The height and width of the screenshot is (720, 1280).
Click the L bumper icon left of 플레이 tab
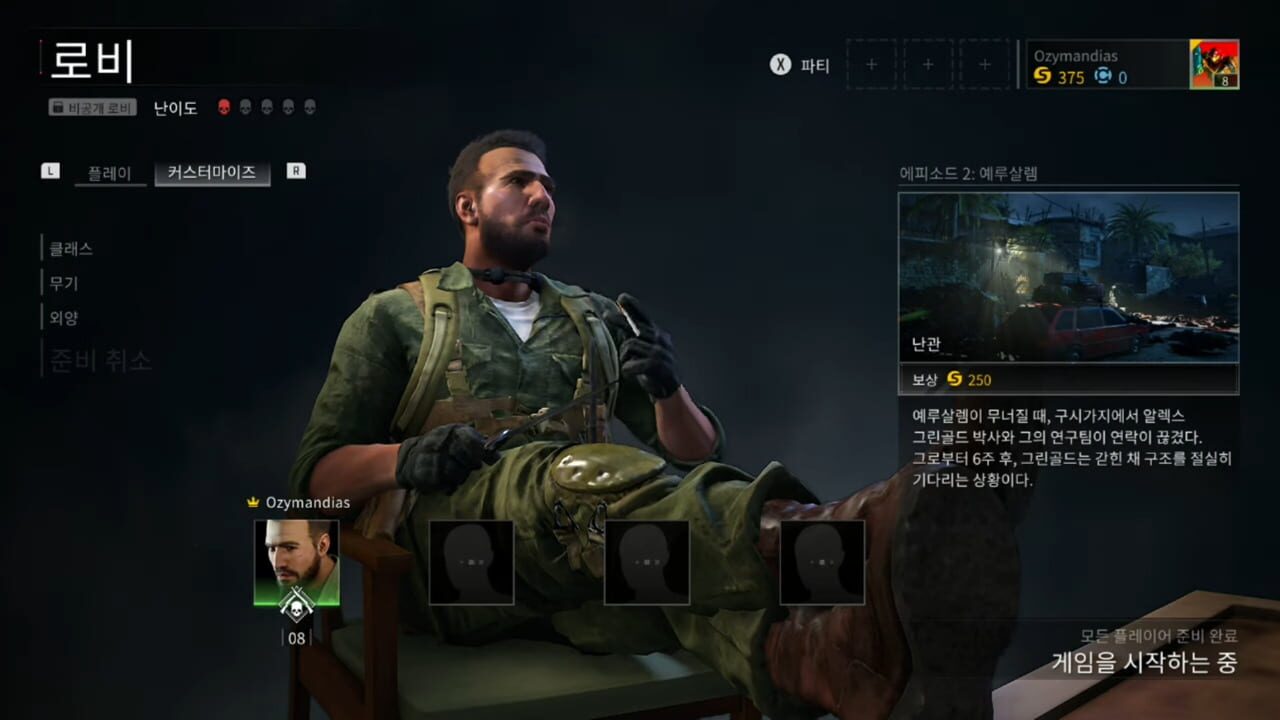point(50,171)
